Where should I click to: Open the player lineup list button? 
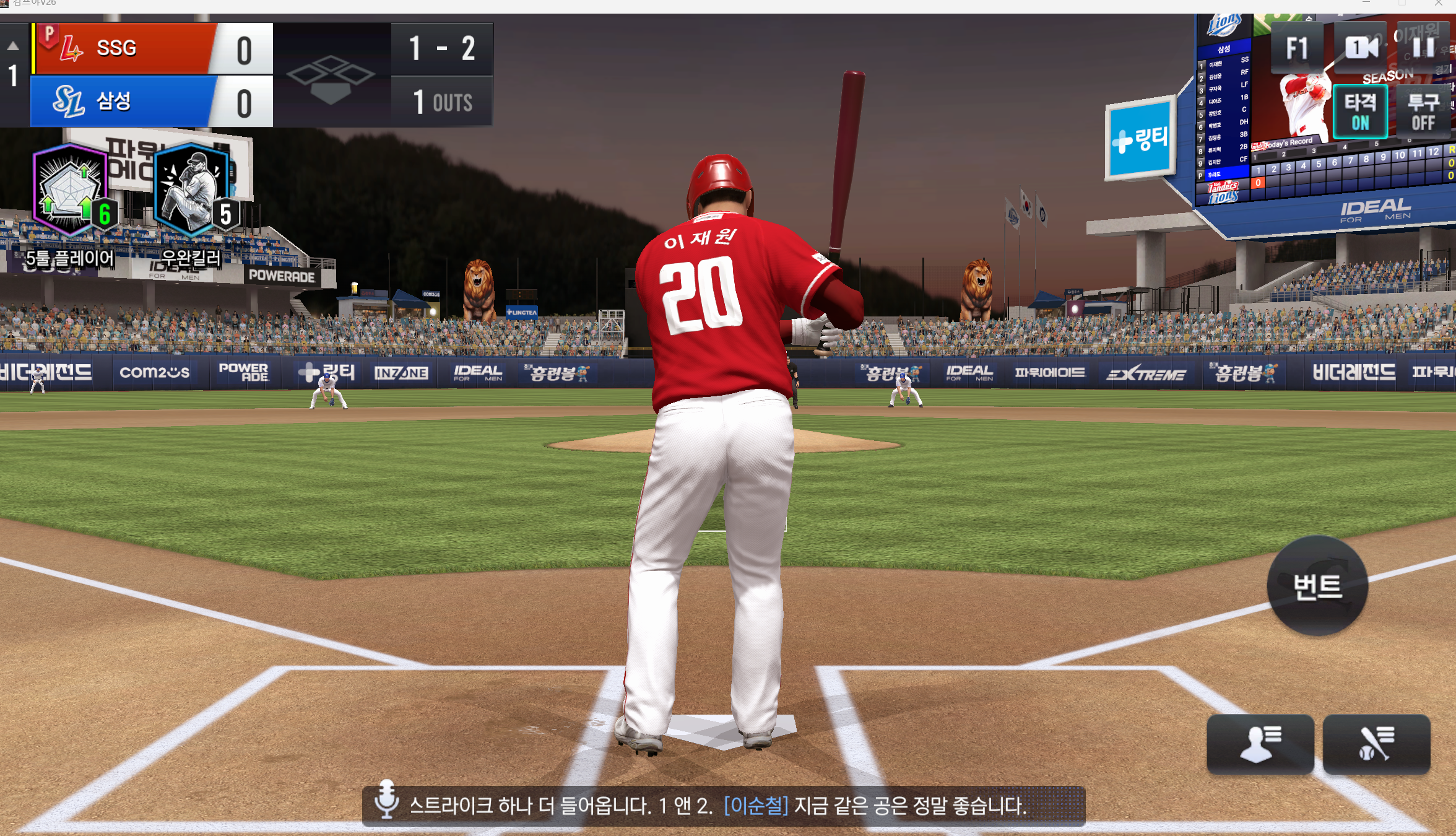pos(1260,744)
